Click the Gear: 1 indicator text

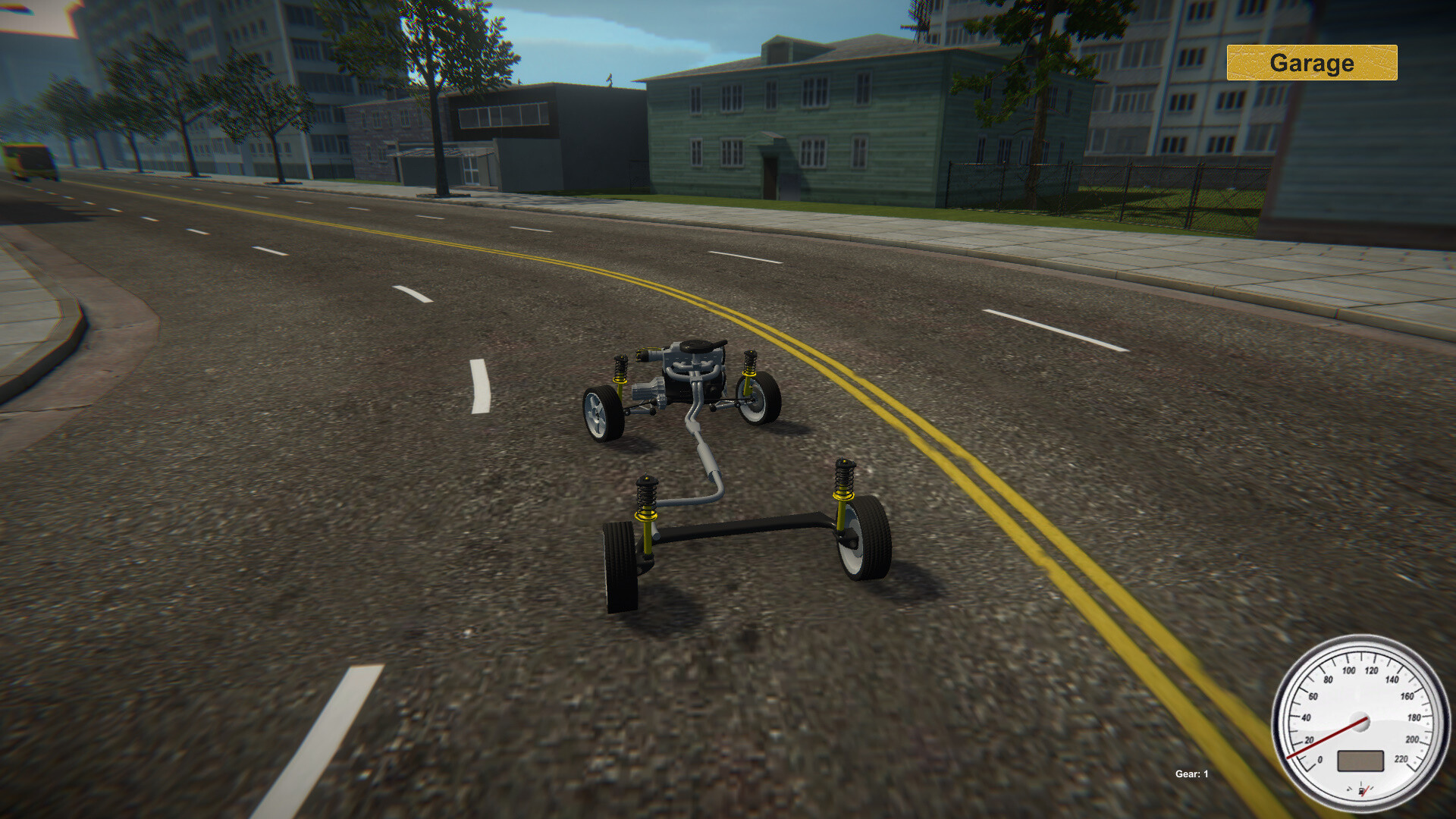pyautogui.click(x=1191, y=775)
